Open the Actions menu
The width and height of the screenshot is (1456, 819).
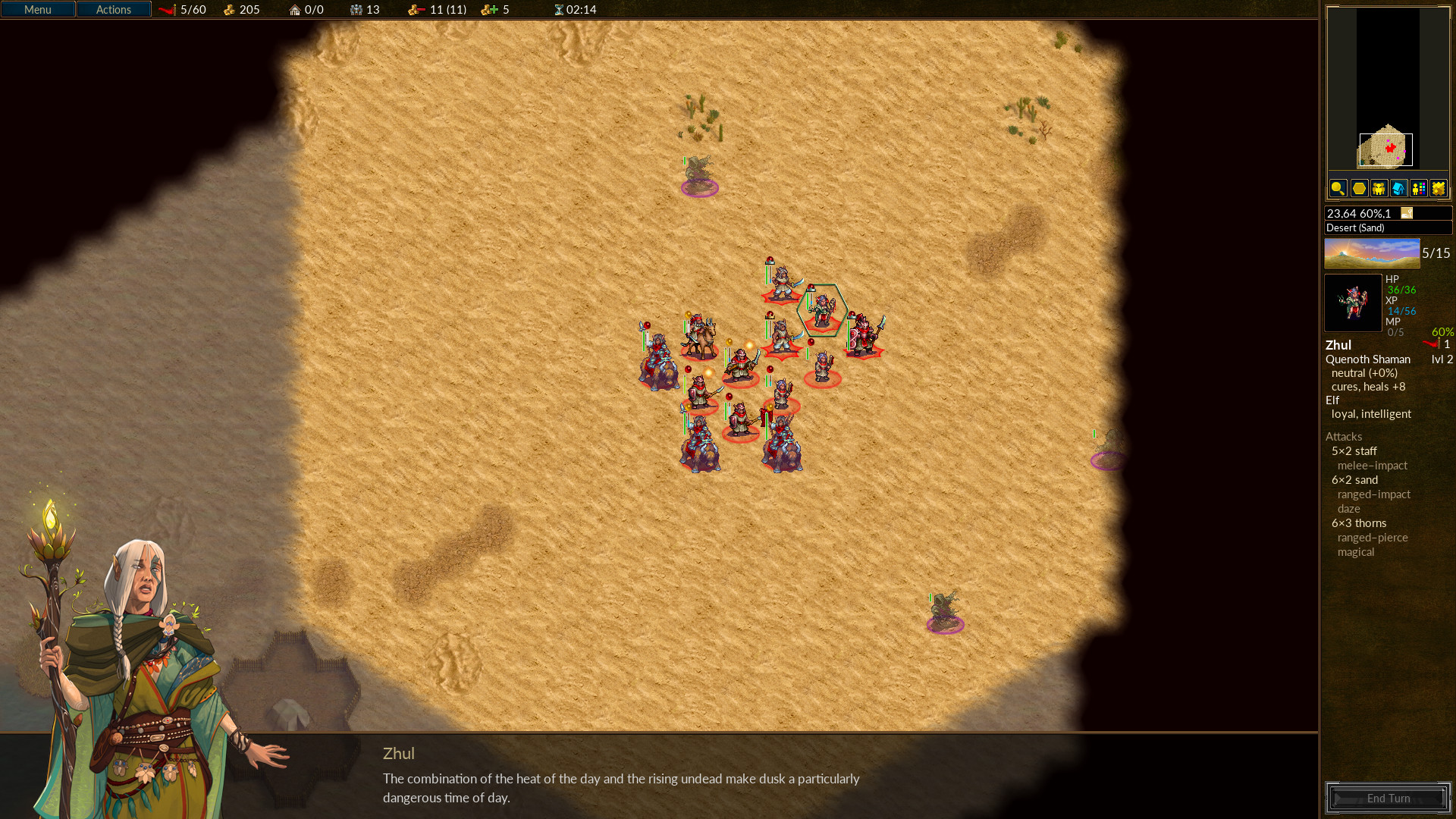click(114, 10)
